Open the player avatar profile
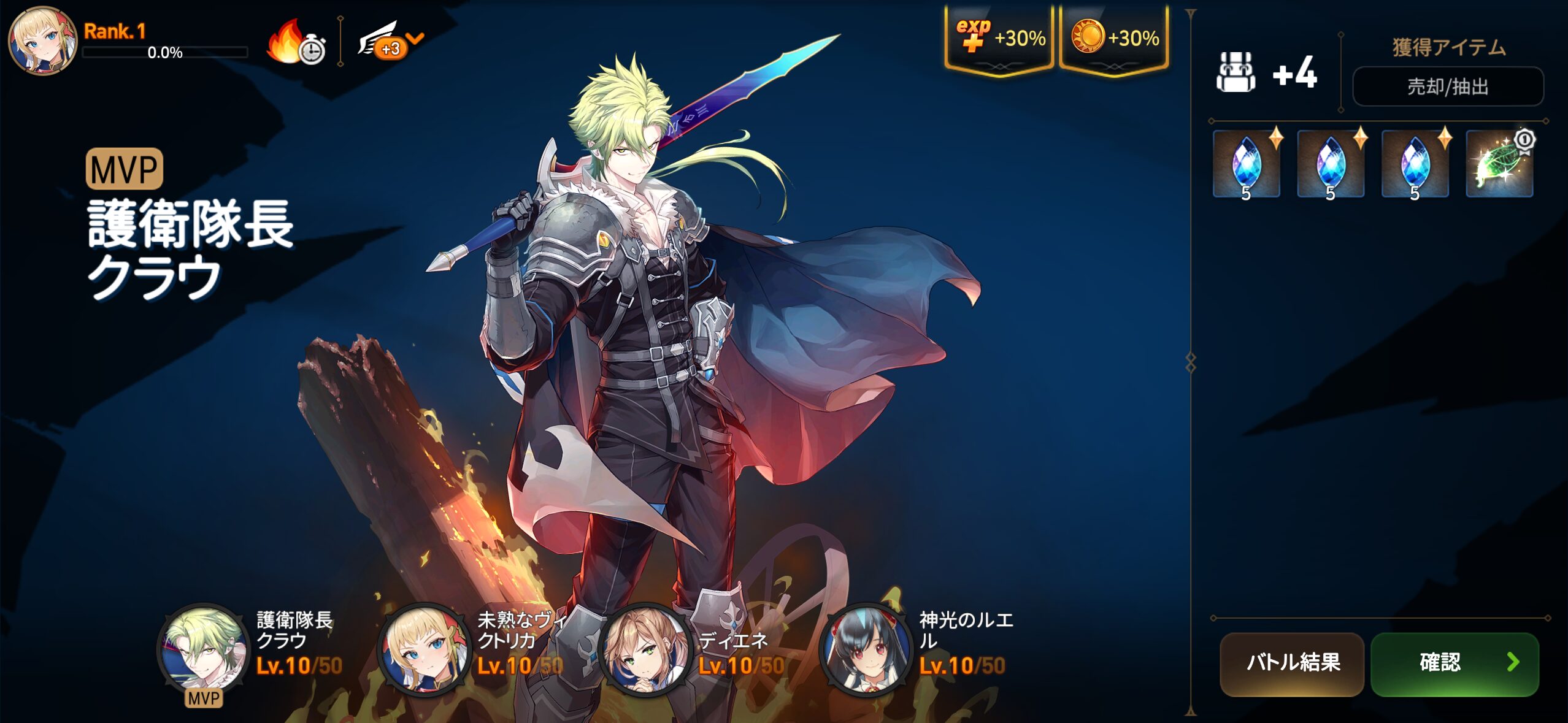 click(x=42, y=40)
